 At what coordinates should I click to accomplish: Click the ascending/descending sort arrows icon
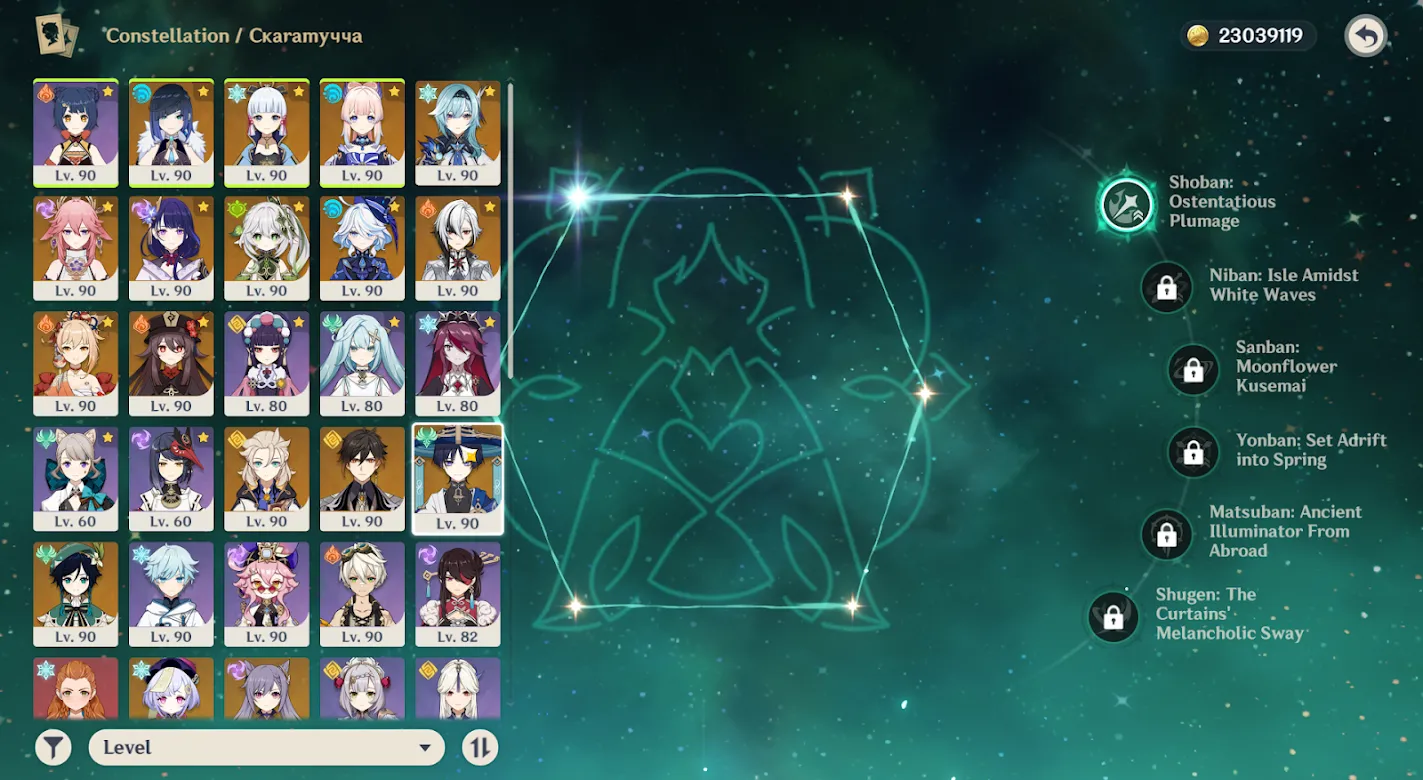[479, 746]
